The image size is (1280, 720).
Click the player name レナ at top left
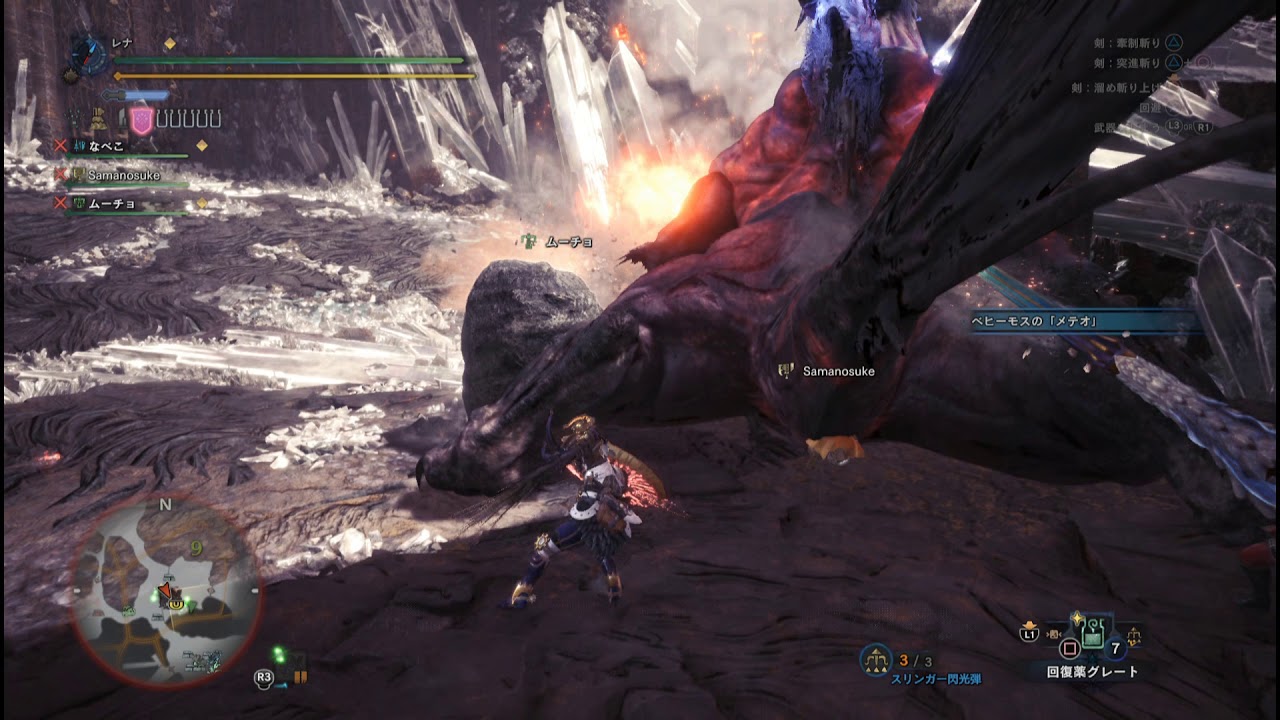pos(120,42)
